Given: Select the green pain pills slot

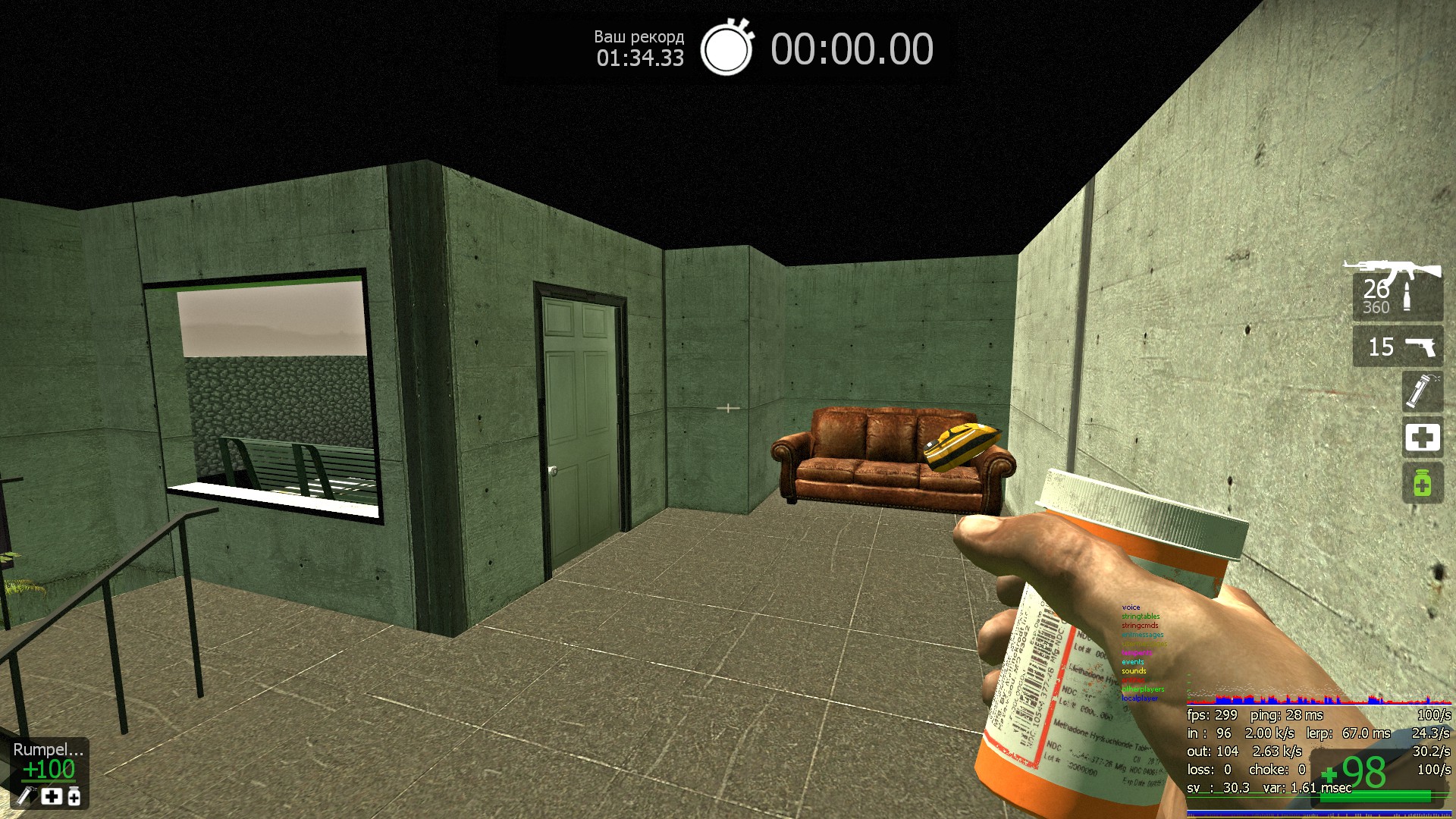Looking at the screenshot, I should tap(1422, 483).
